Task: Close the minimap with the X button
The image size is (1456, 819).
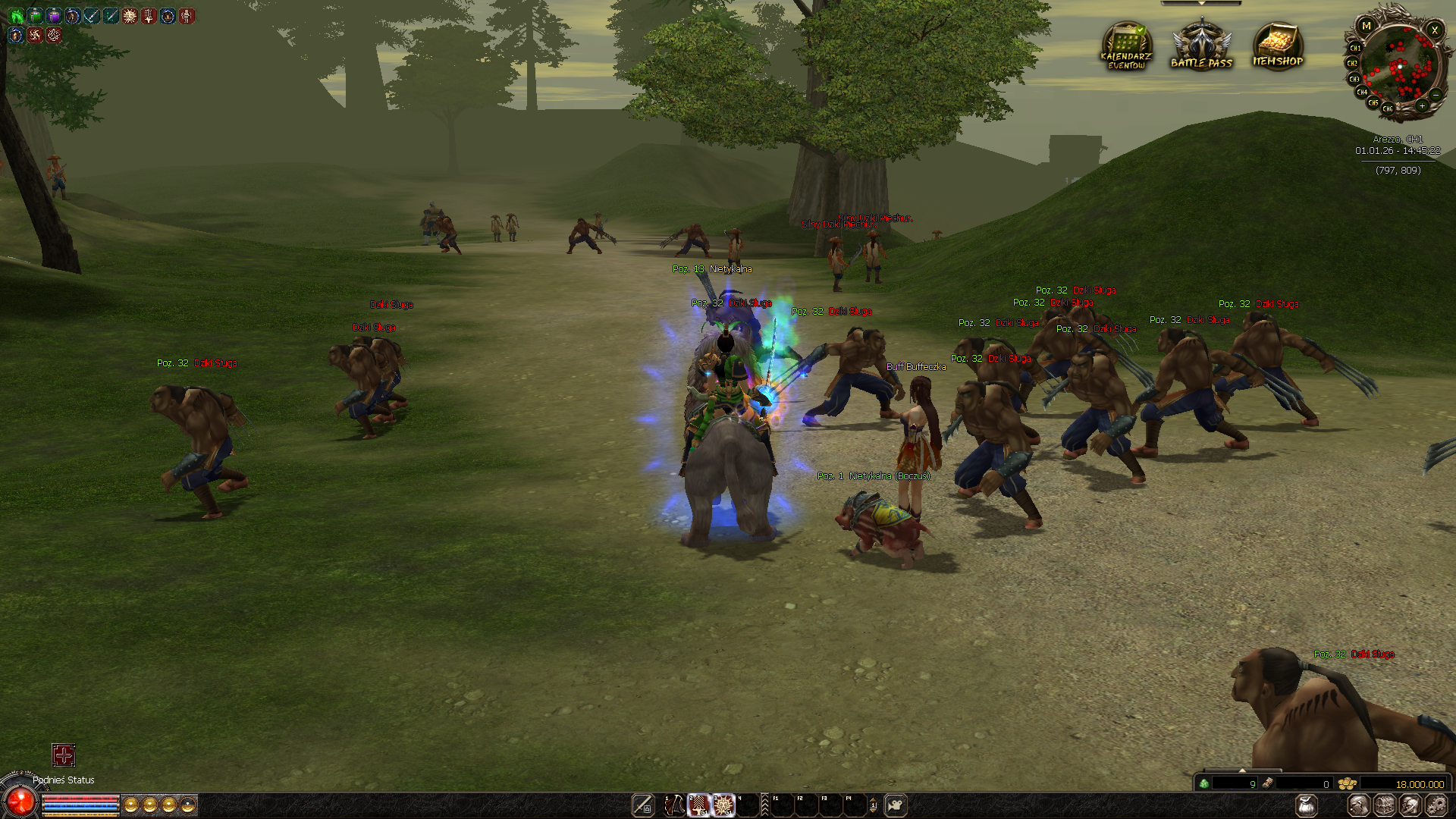Action: tap(1434, 30)
